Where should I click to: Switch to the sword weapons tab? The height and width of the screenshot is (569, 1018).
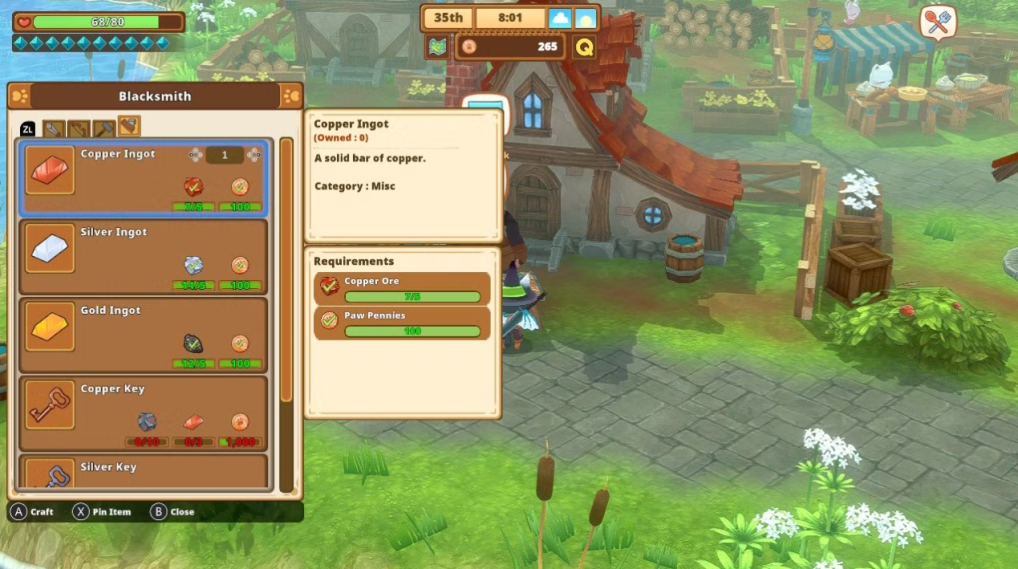[54, 128]
